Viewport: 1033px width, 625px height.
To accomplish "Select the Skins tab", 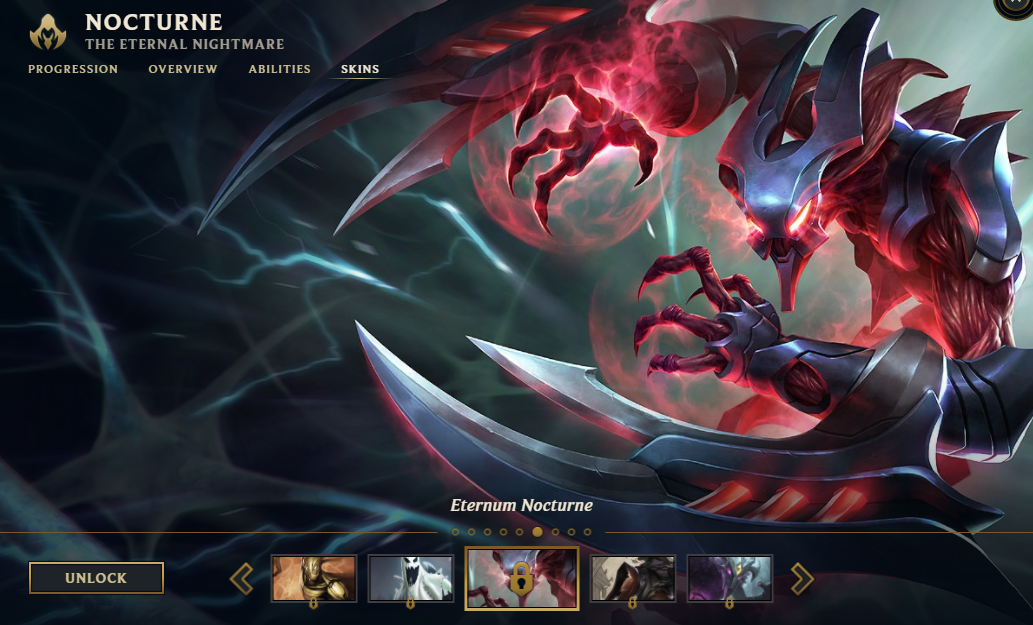I will pos(360,69).
